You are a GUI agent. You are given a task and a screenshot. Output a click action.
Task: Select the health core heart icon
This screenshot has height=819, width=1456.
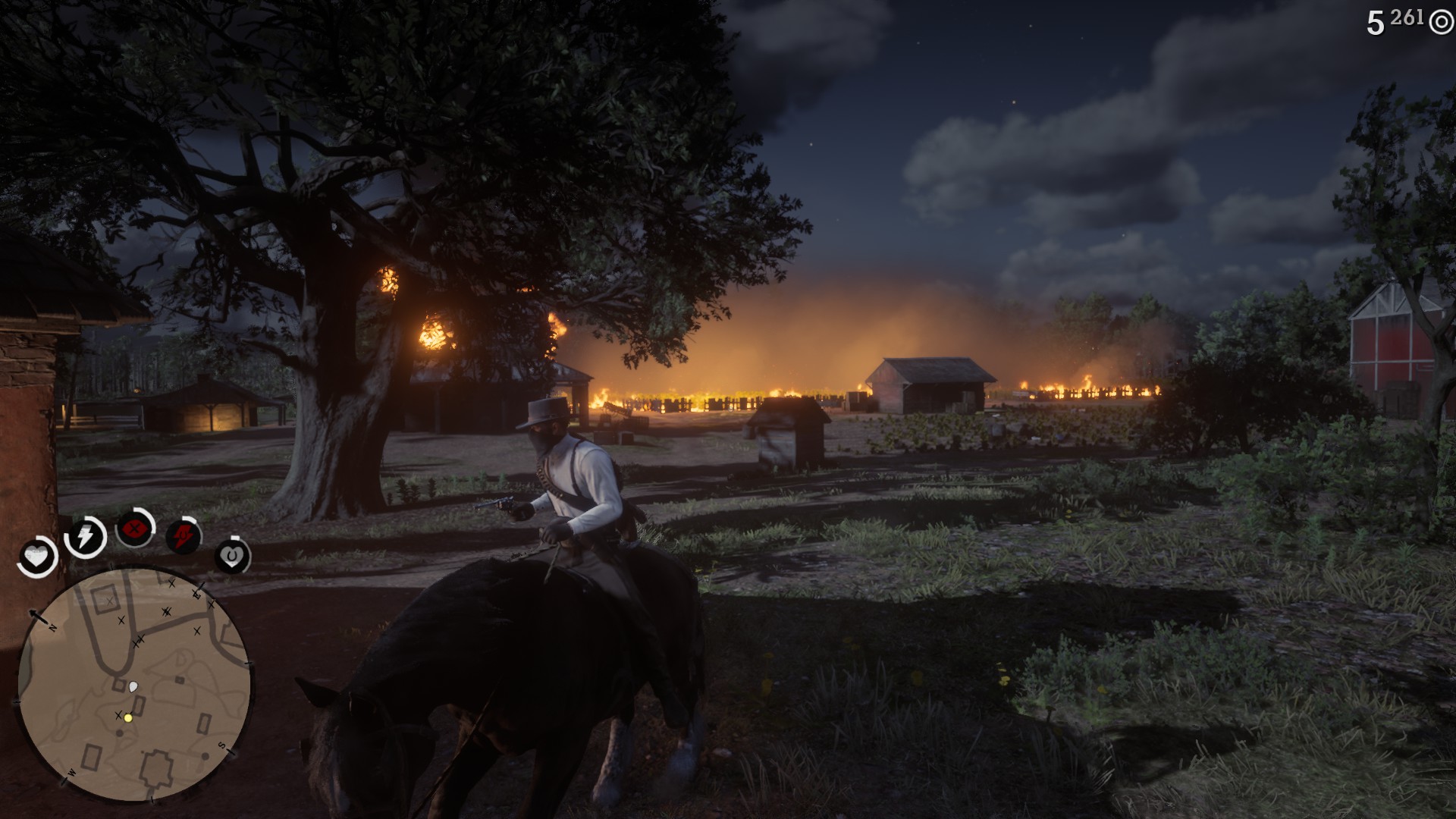(x=36, y=558)
